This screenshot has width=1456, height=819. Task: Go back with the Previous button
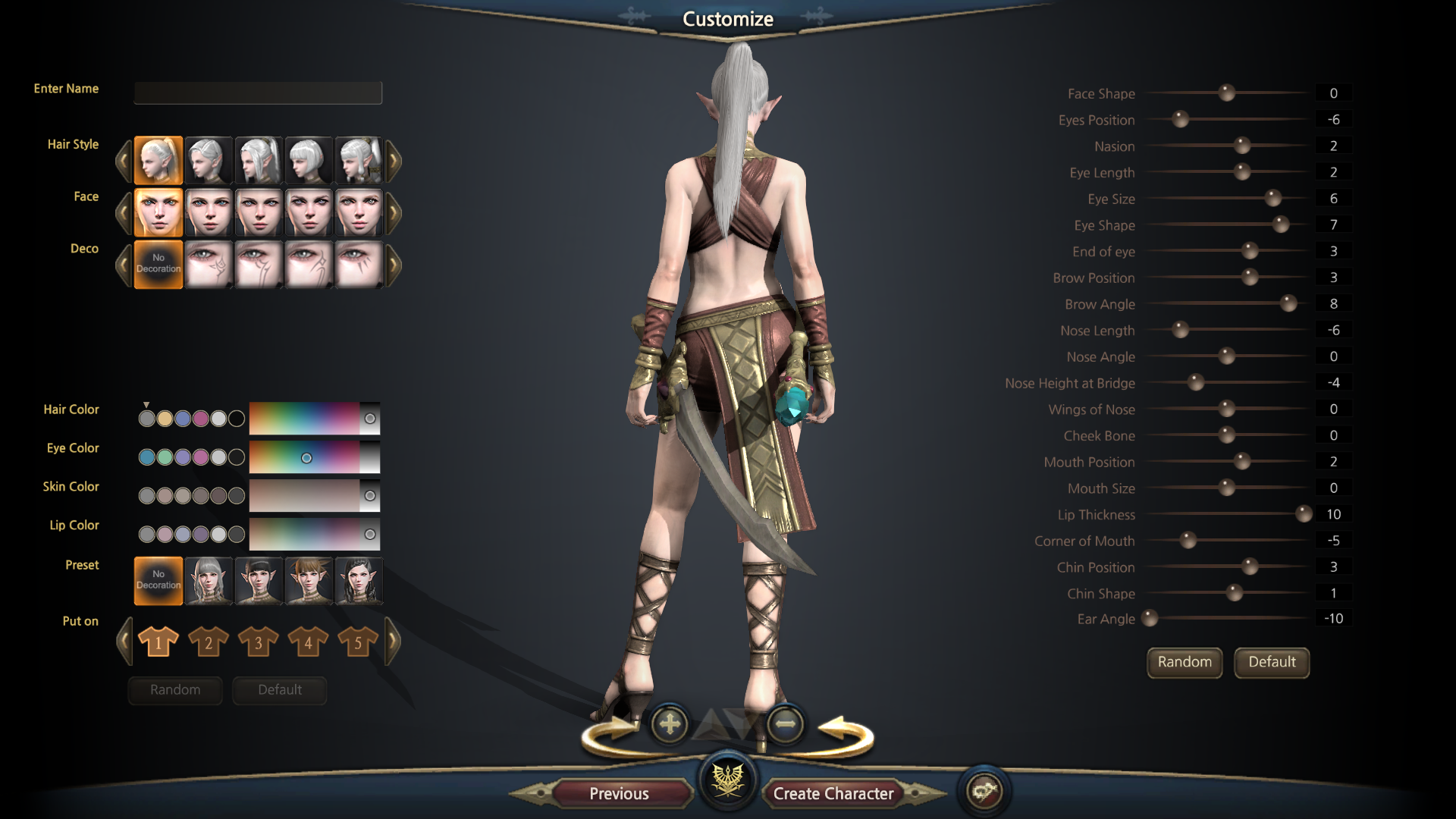click(619, 793)
